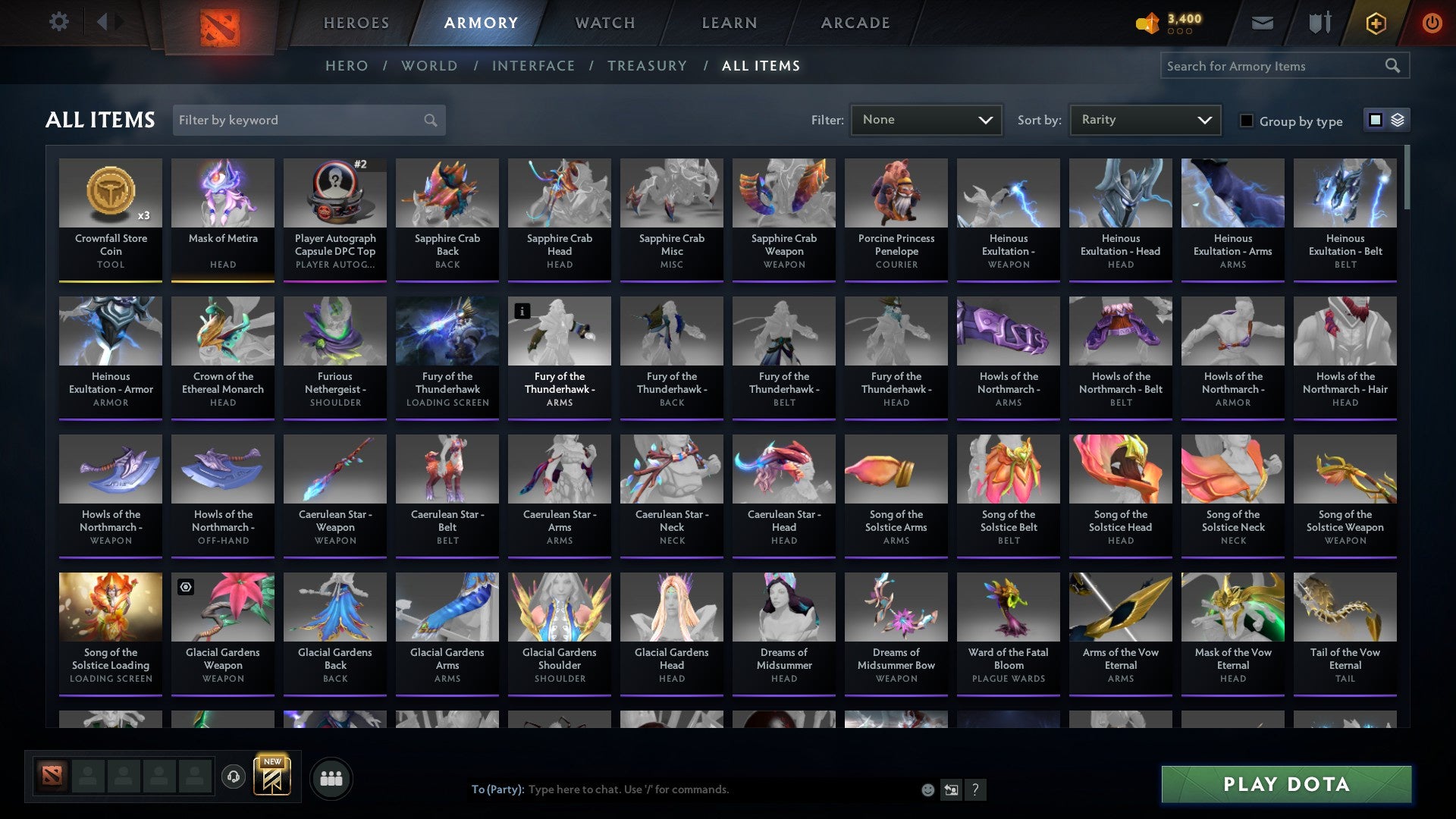Switch to the ARCADE tab
The height and width of the screenshot is (819, 1456).
tap(855, 23)
